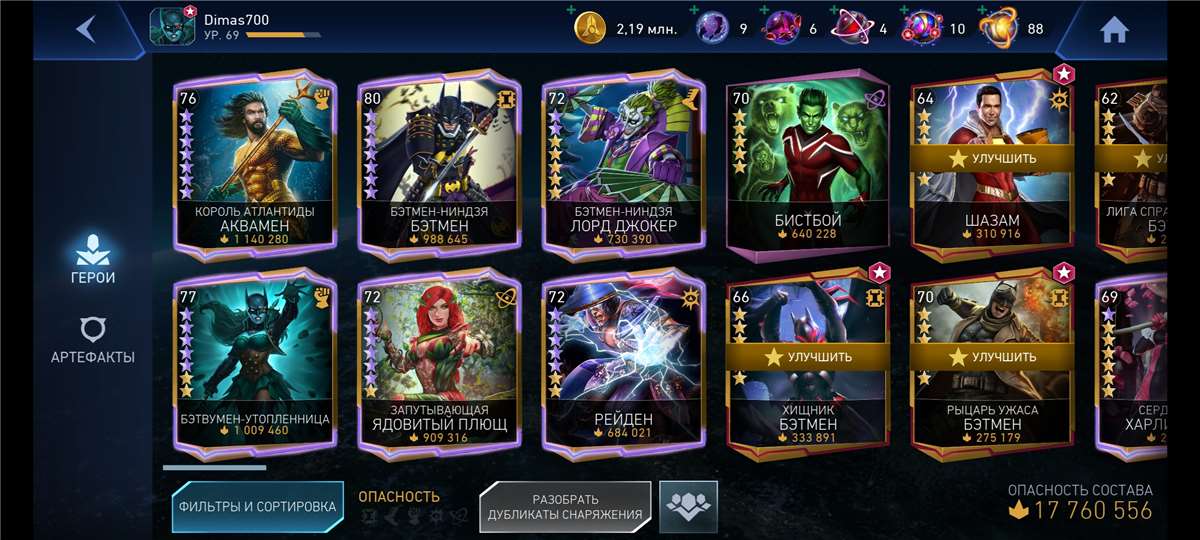Click Разобрать дубликаты снаряжения
This screenshot has width=1200, height=540.
(565, 507)
